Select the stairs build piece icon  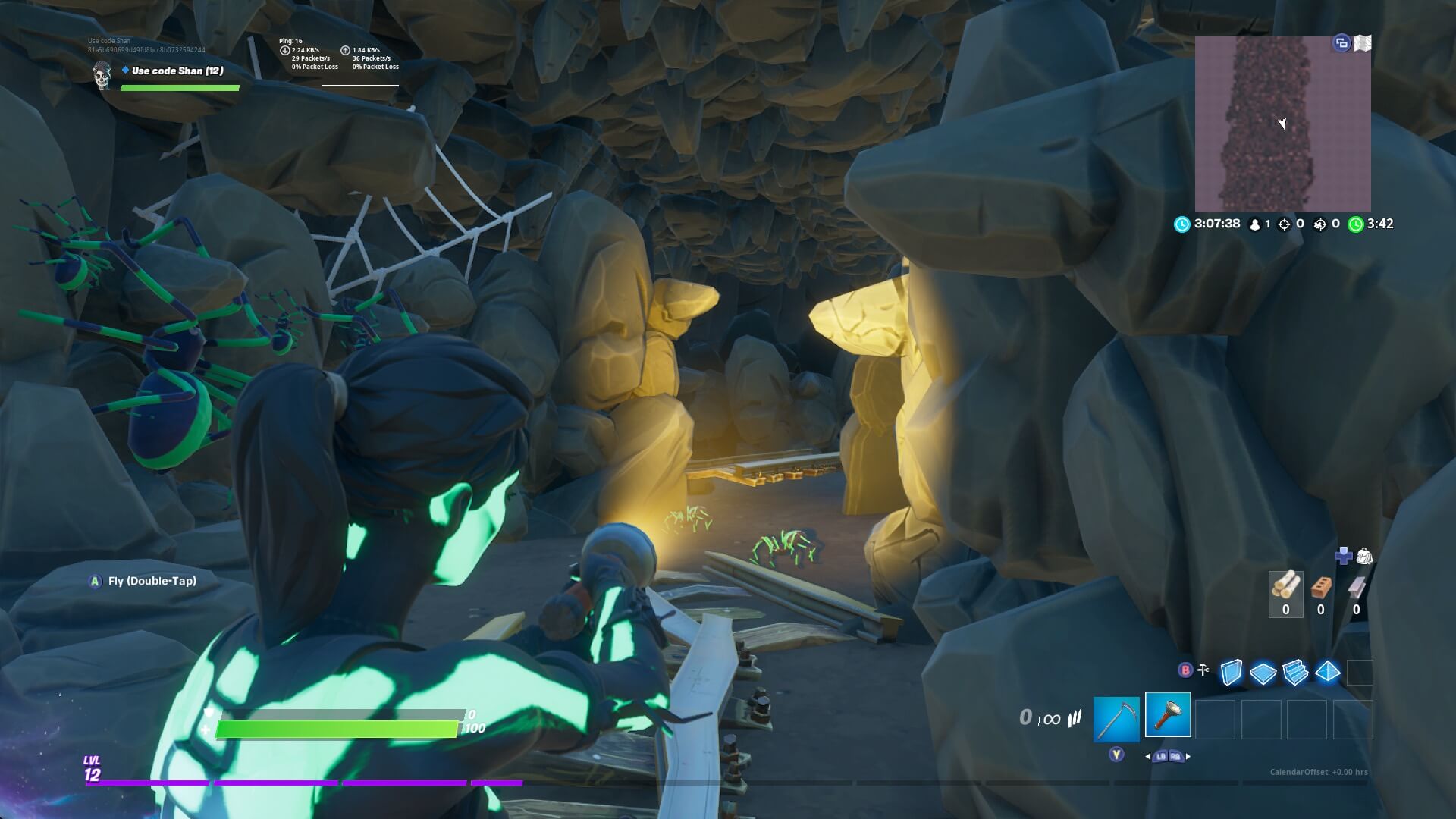click(x=1295, y=673)
